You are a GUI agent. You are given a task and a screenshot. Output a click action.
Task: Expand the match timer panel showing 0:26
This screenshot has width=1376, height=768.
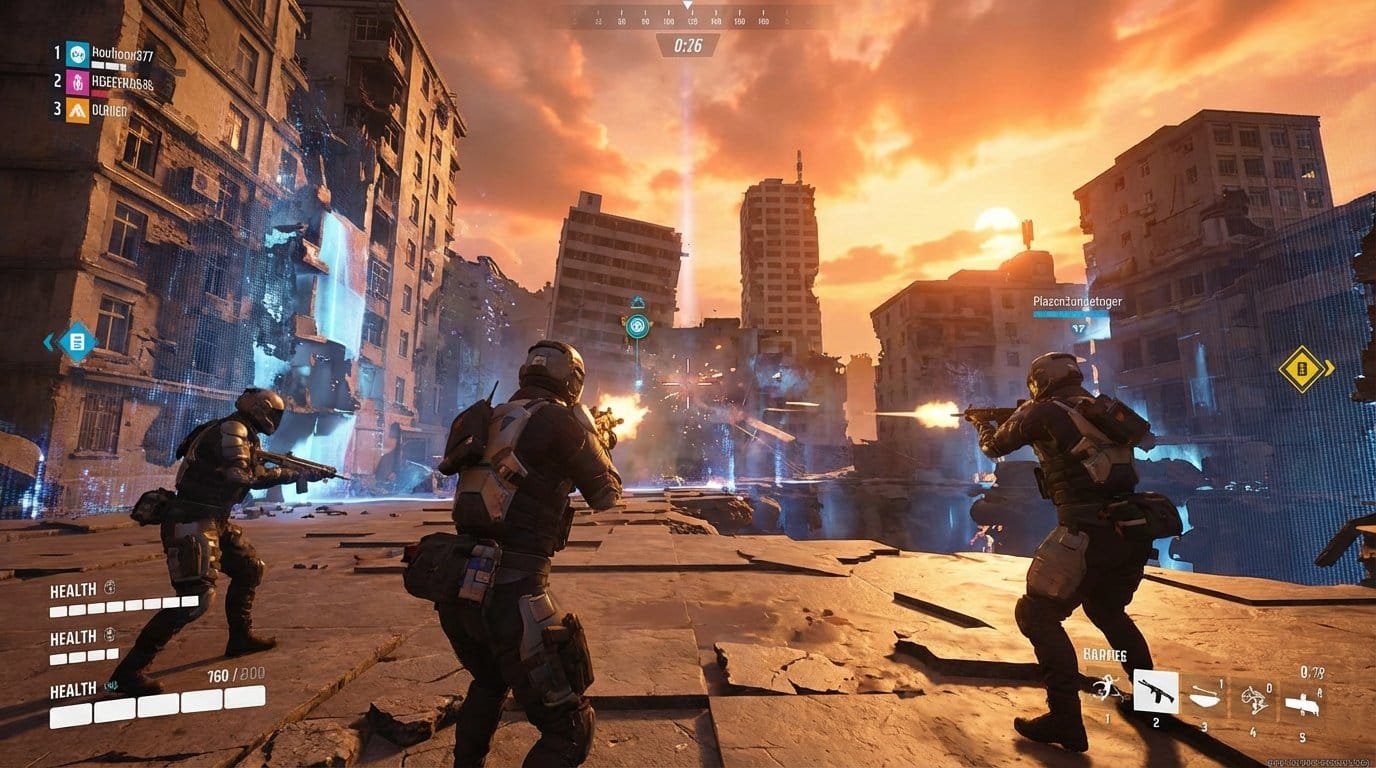coord(688,44)
